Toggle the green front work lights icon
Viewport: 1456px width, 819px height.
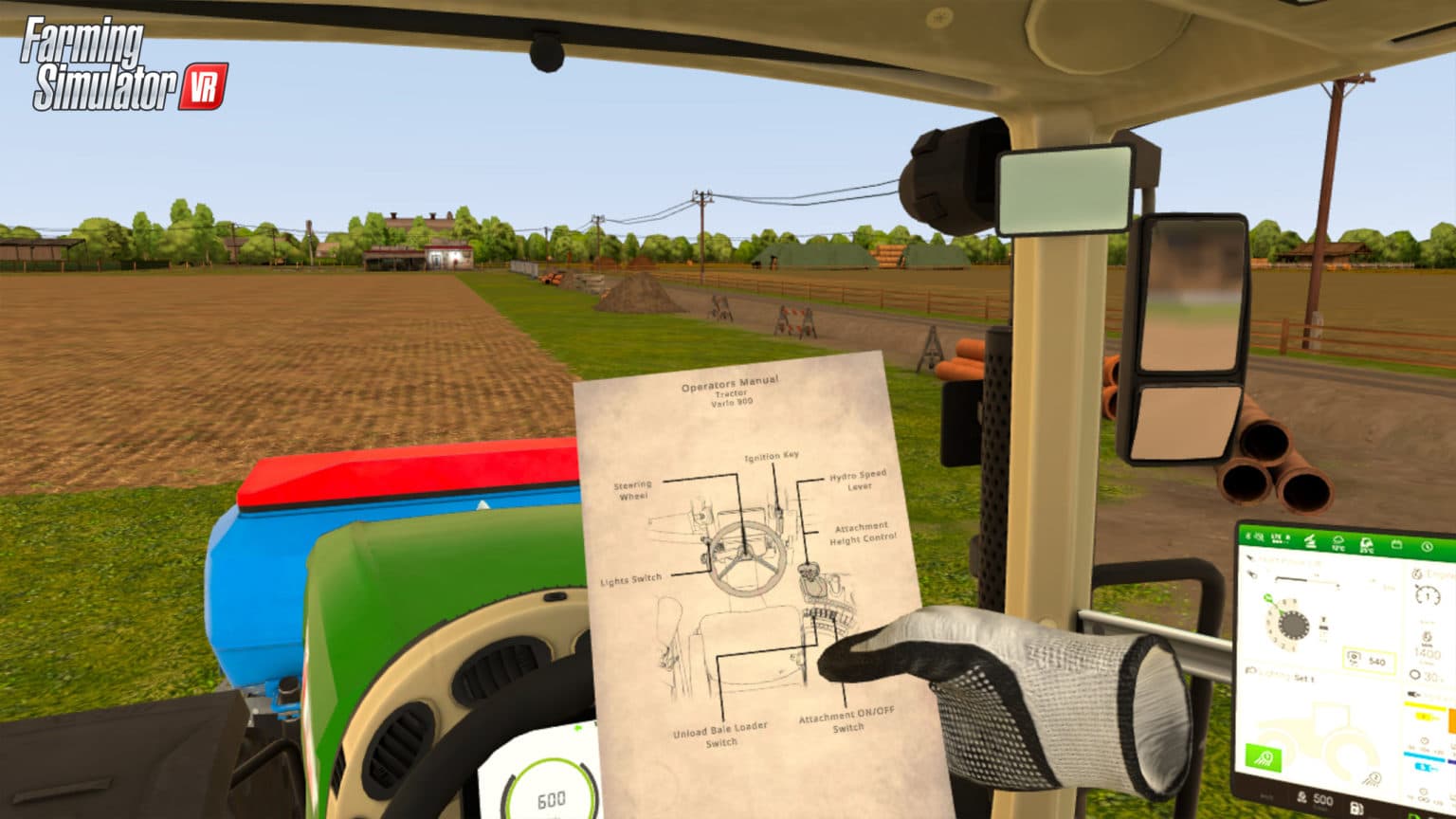coord(1263,755)
